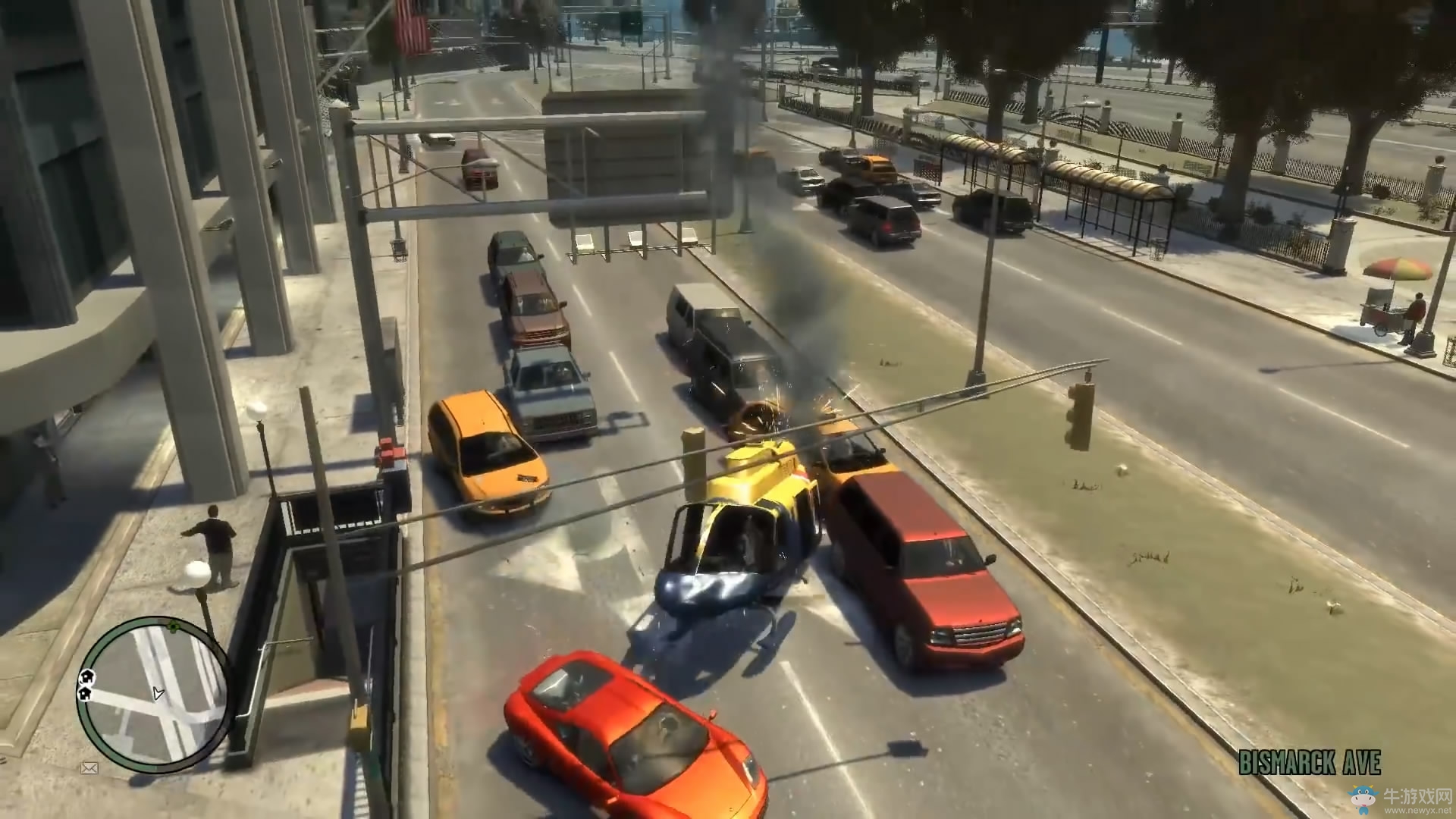This screenshot has width=1456, height=819.
Task: Expand the overhead green highway sign board
Action: (622, 152)
